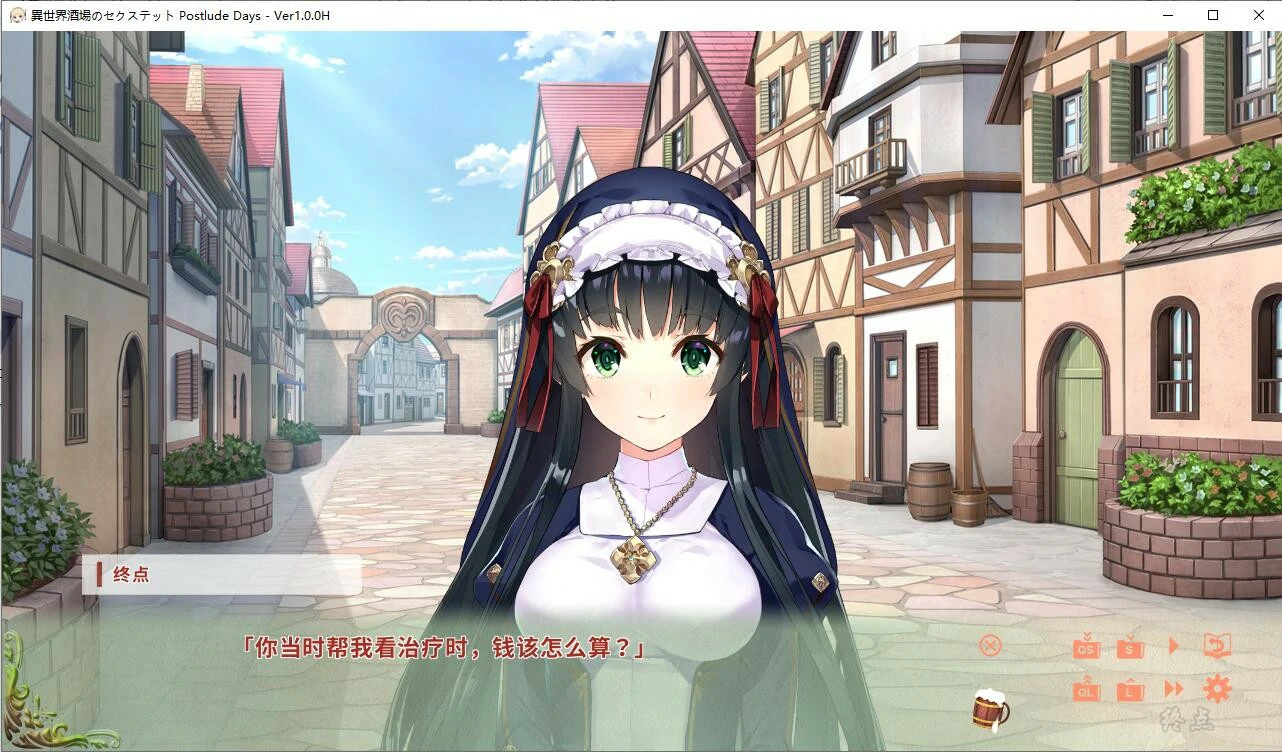Open the backlog with the book icon
Screen dimensions: 1282x752
[x=1218, y=646]
